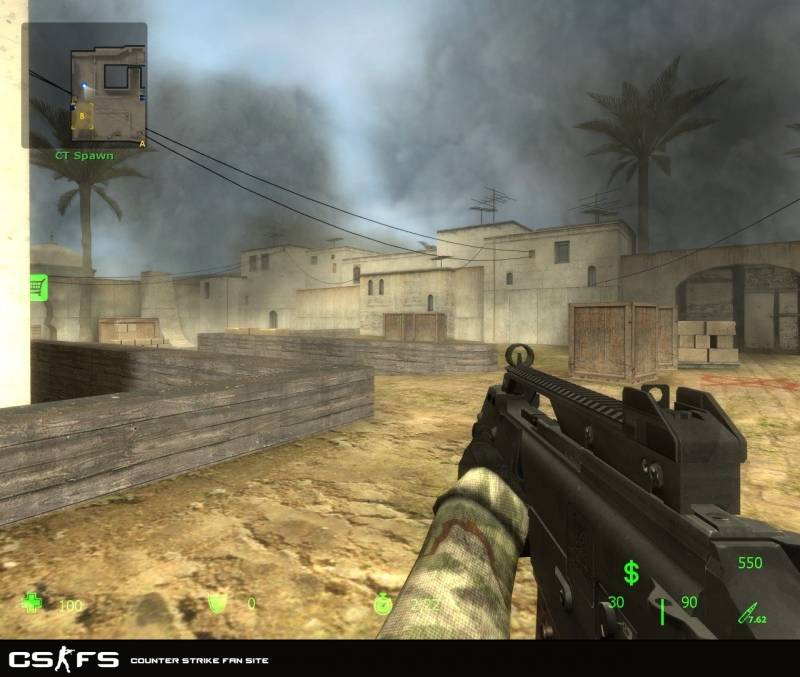The height and width of the screenshot is (677, 800).
Task: Click the kevlar armor shield icon
Action: tap(214, 603)
